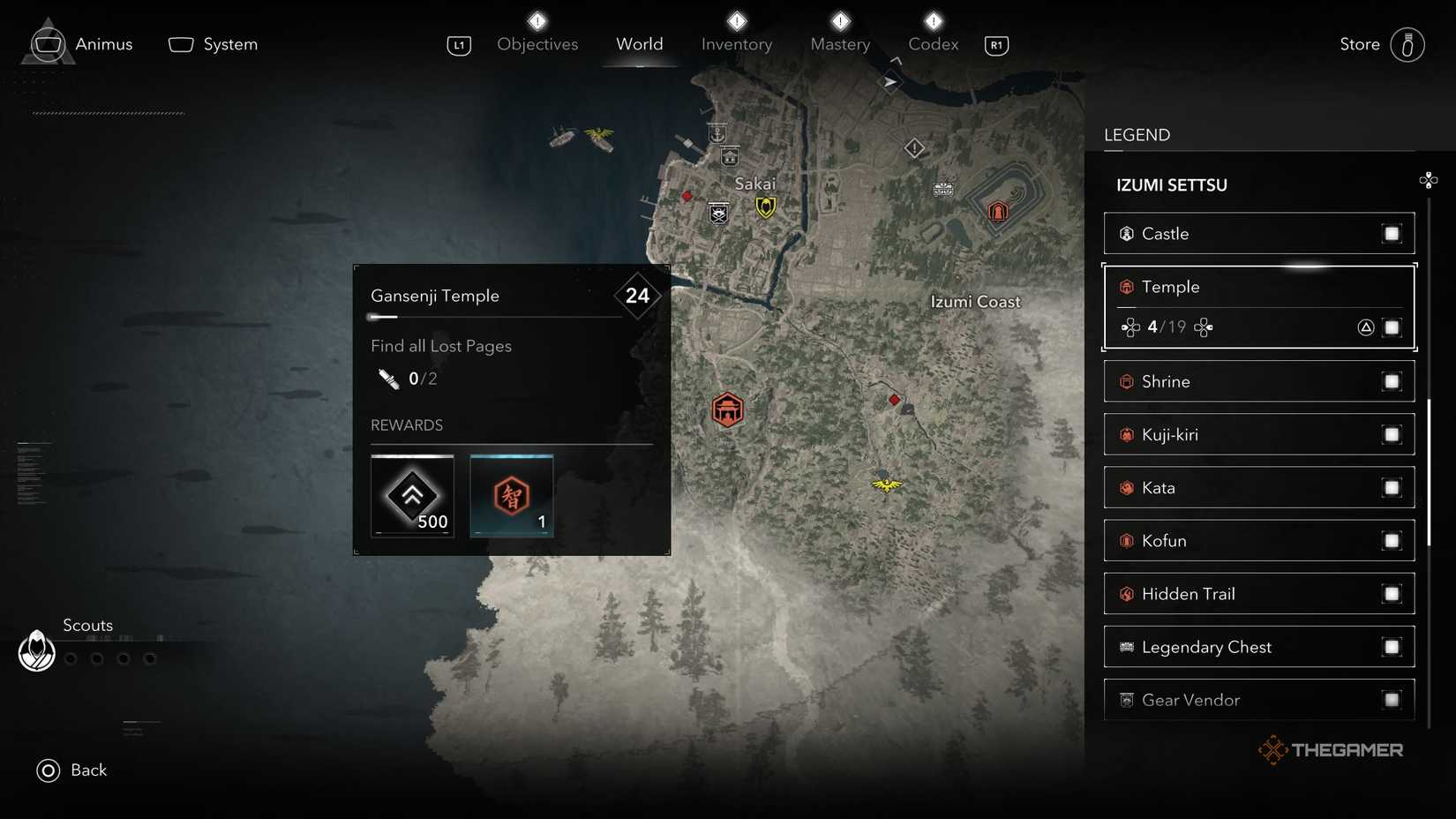Enable the Shrine legend checkbox

click(x=1392, y=381)
